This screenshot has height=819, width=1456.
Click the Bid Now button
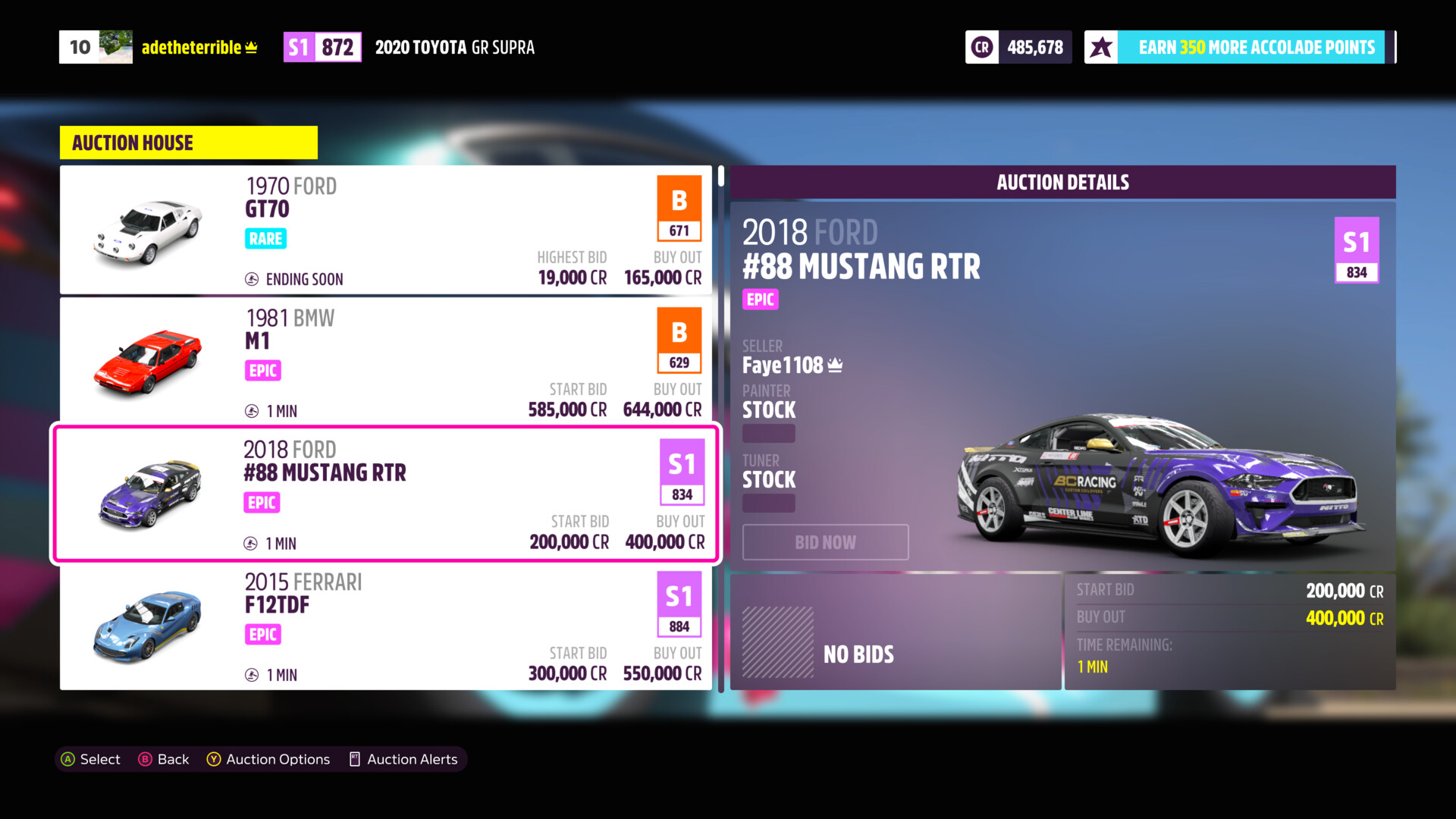tap(825, 542)
